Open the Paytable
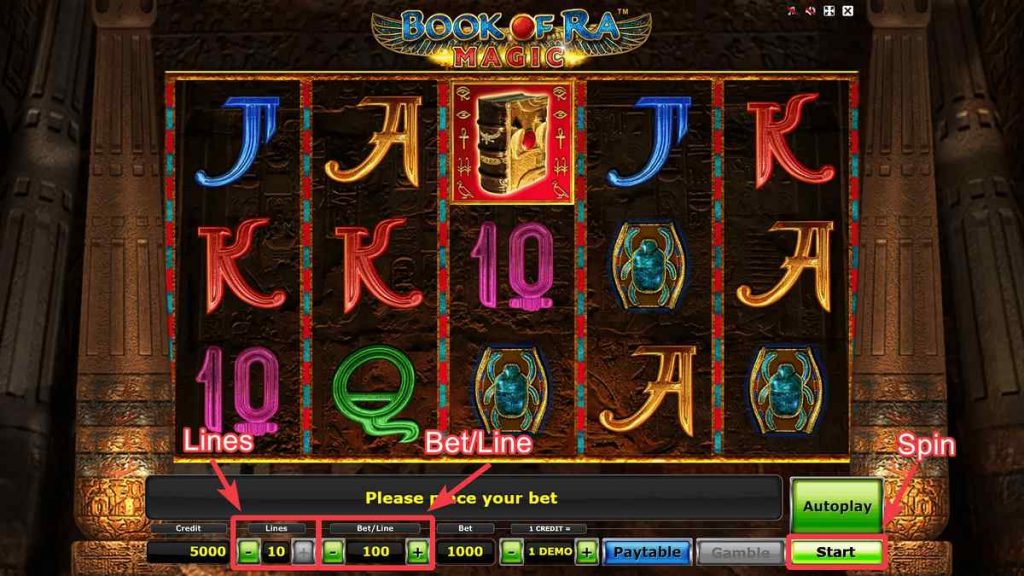 pyautogui.click(x=647, y=552)
